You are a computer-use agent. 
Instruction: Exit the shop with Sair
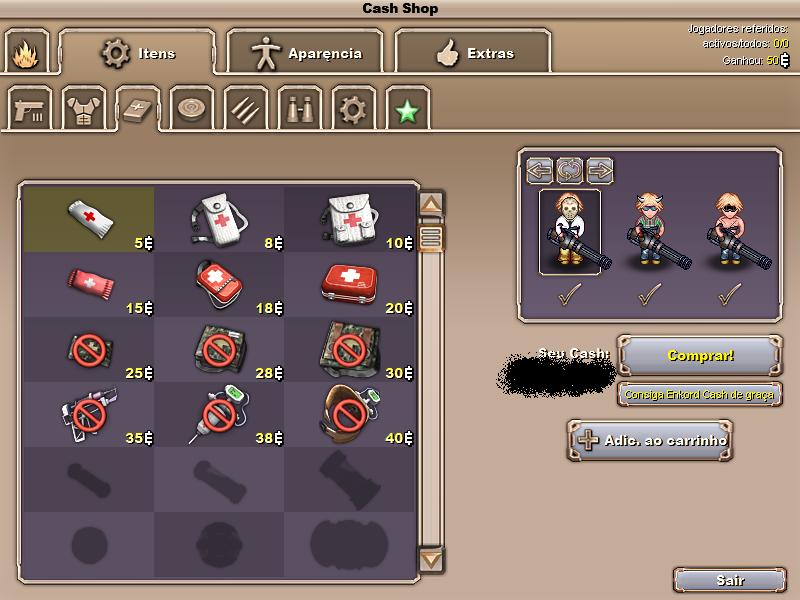729,580
